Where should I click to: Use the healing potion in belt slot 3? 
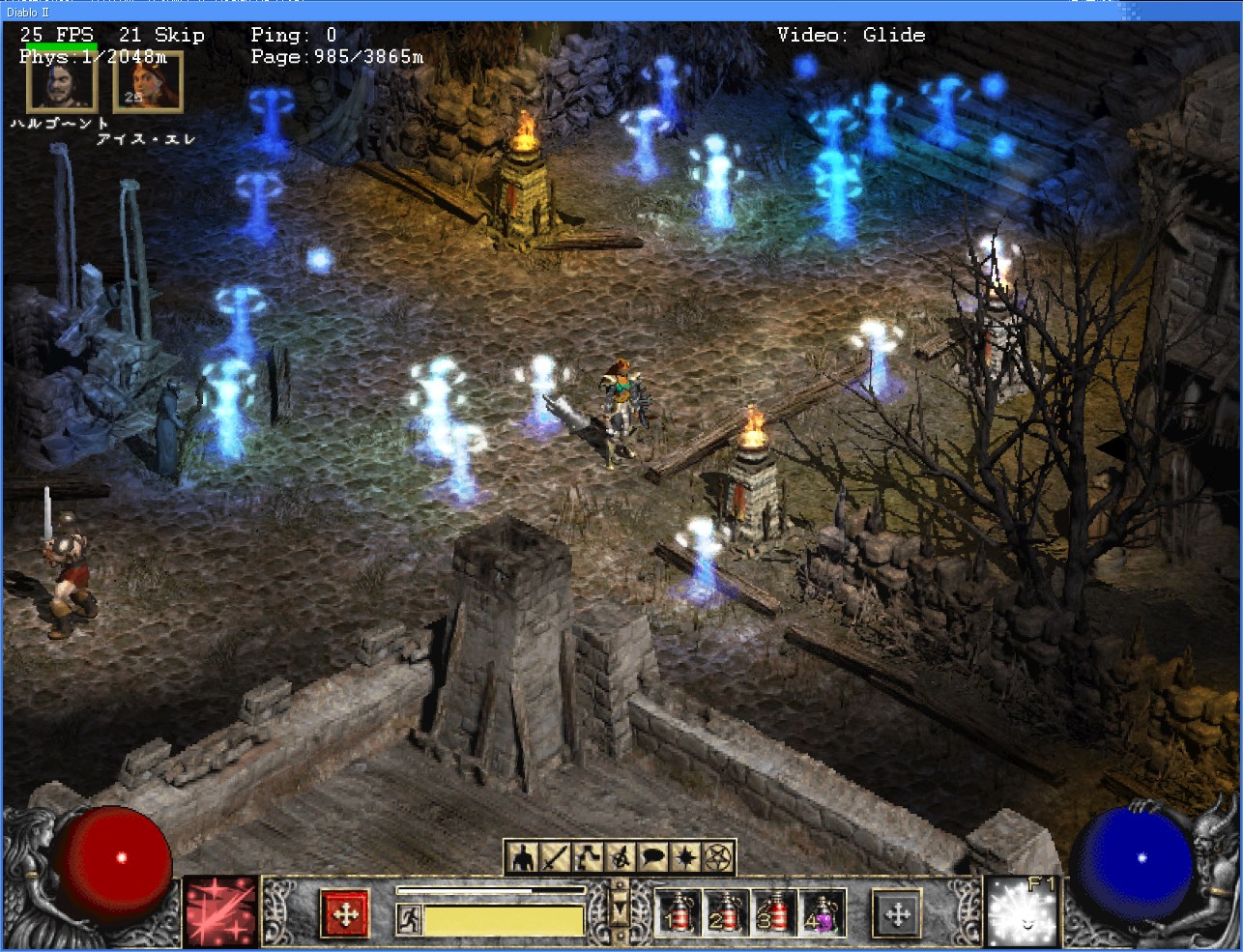(x=771, y=913)
